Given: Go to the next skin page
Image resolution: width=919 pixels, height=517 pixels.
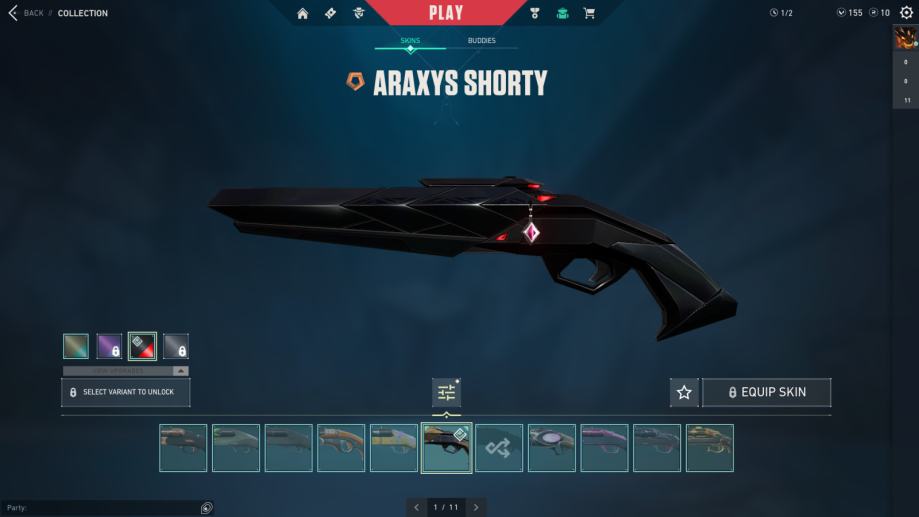Looking at the screenshot, I should tap(476, 508).
